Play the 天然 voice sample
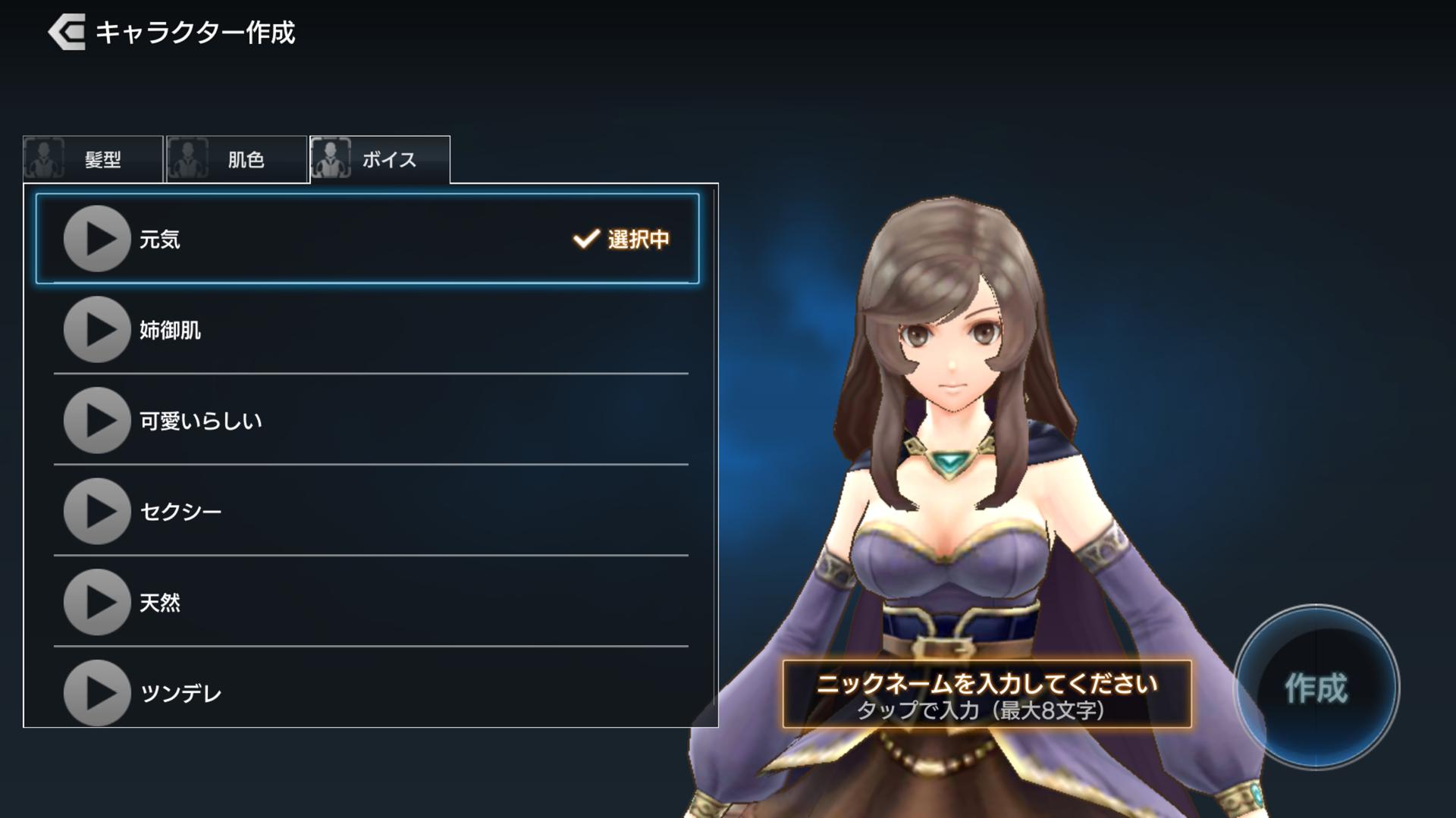 click(96, 602)
